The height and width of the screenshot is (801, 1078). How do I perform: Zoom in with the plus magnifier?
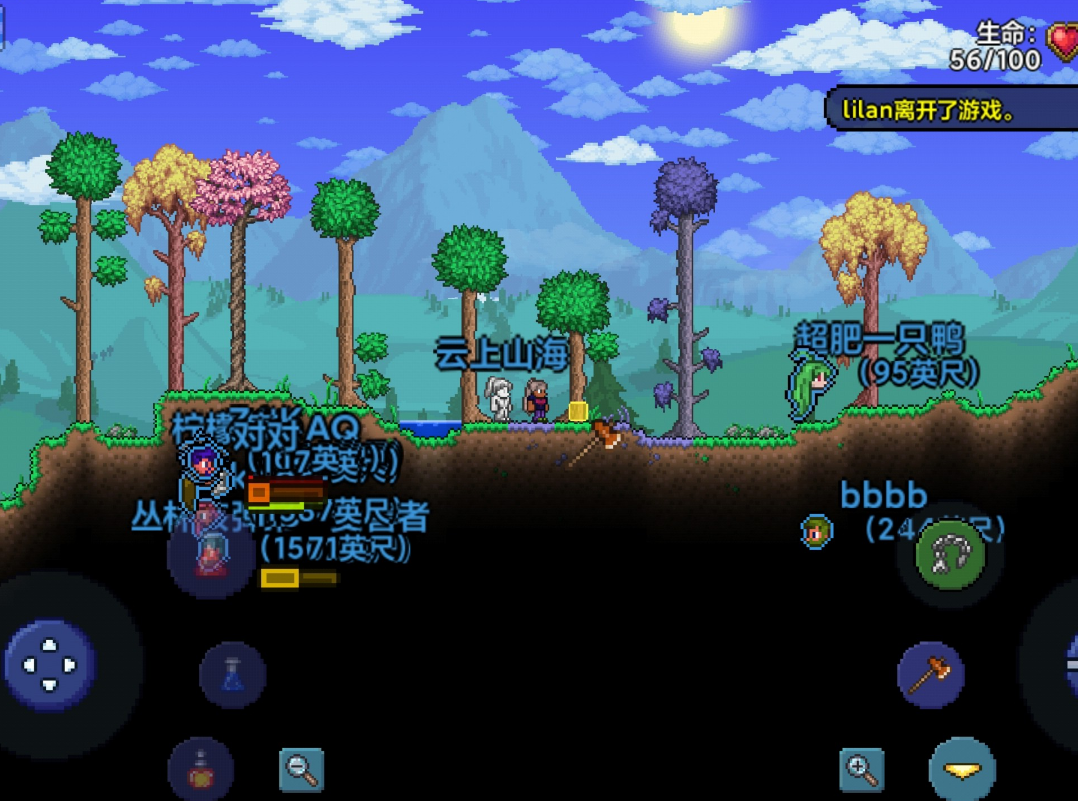pyautogui.click(x=862, y=769)
